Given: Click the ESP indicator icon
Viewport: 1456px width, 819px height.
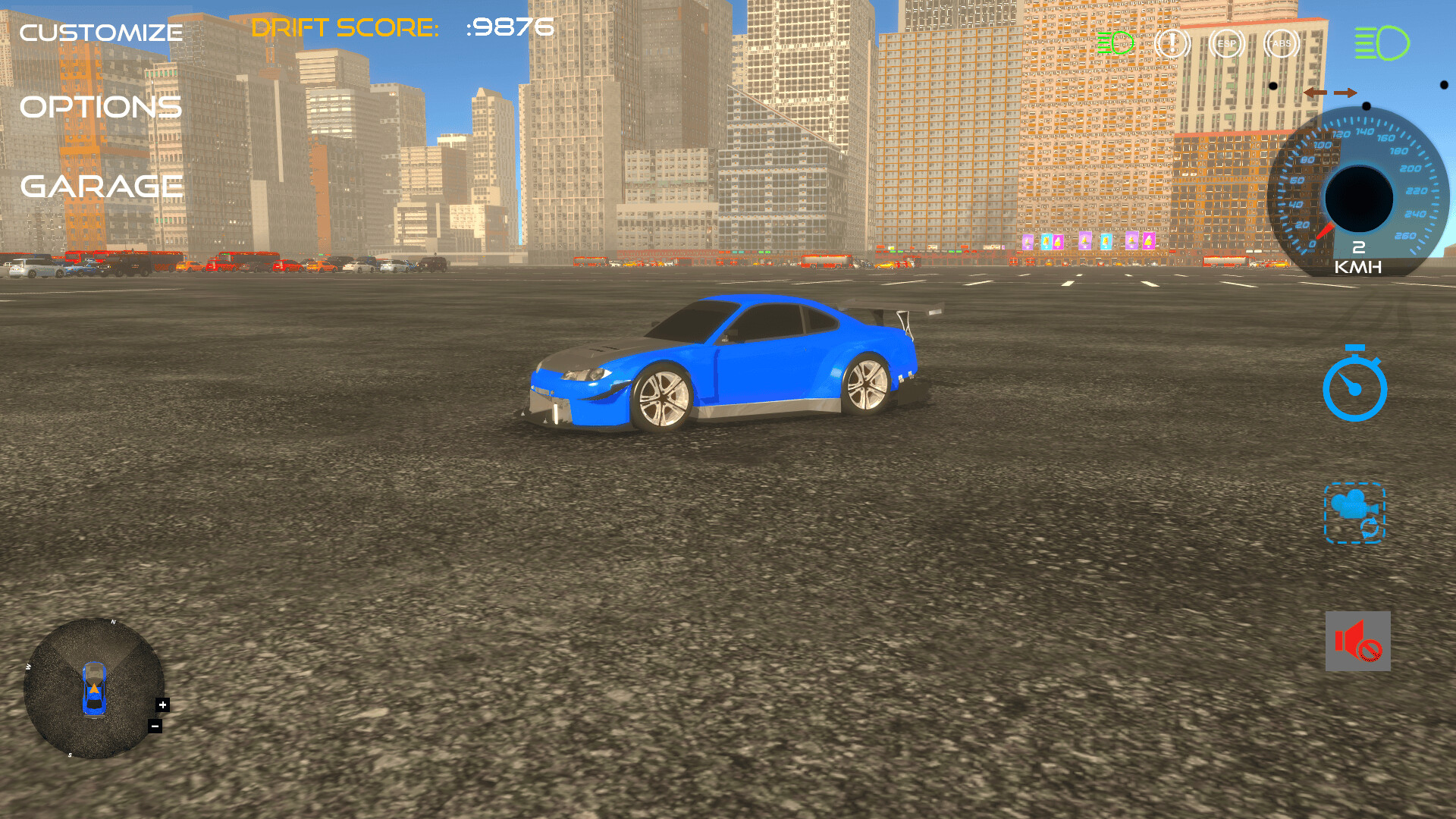Looking at the screenshot, I should 1227,45.
